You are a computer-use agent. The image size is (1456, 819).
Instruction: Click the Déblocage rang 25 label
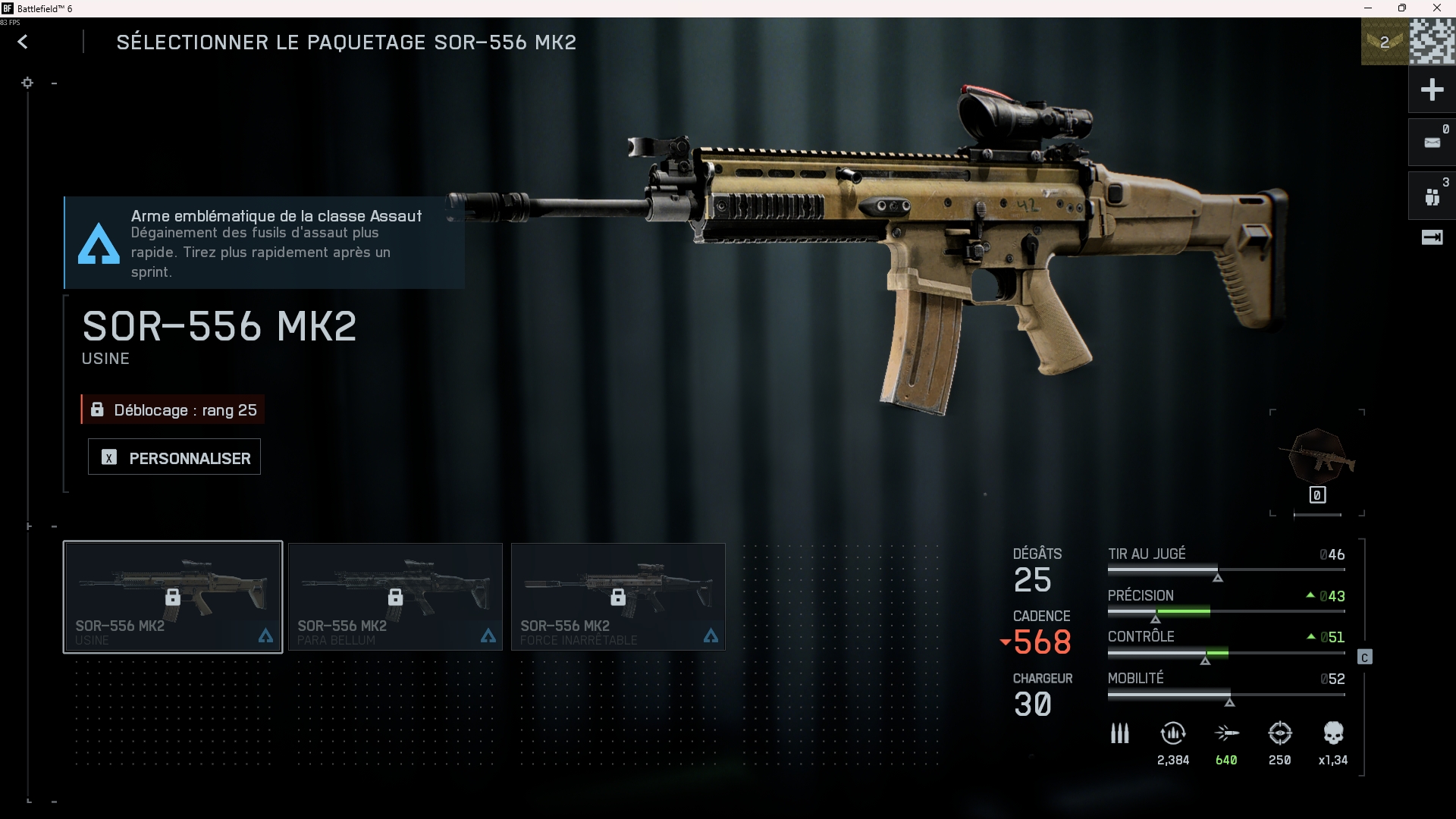pyautogui.click(x=172, y=409)
